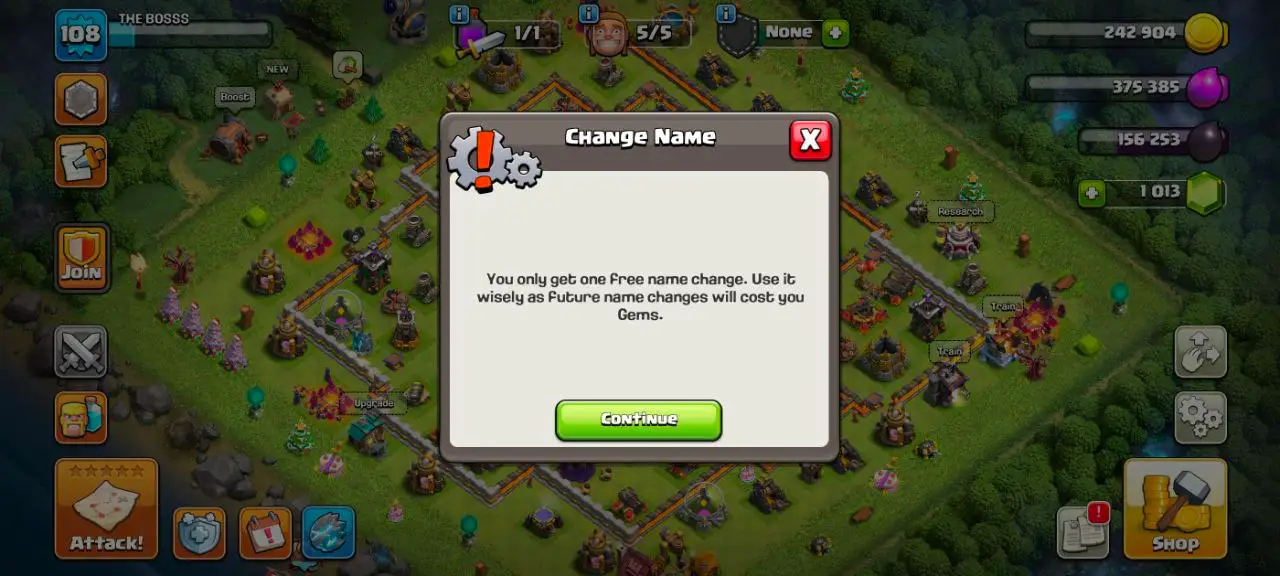Screen dimensions: 1280x576
Task: Open the barbarian army overview button
Action: (x=81, y=417)
